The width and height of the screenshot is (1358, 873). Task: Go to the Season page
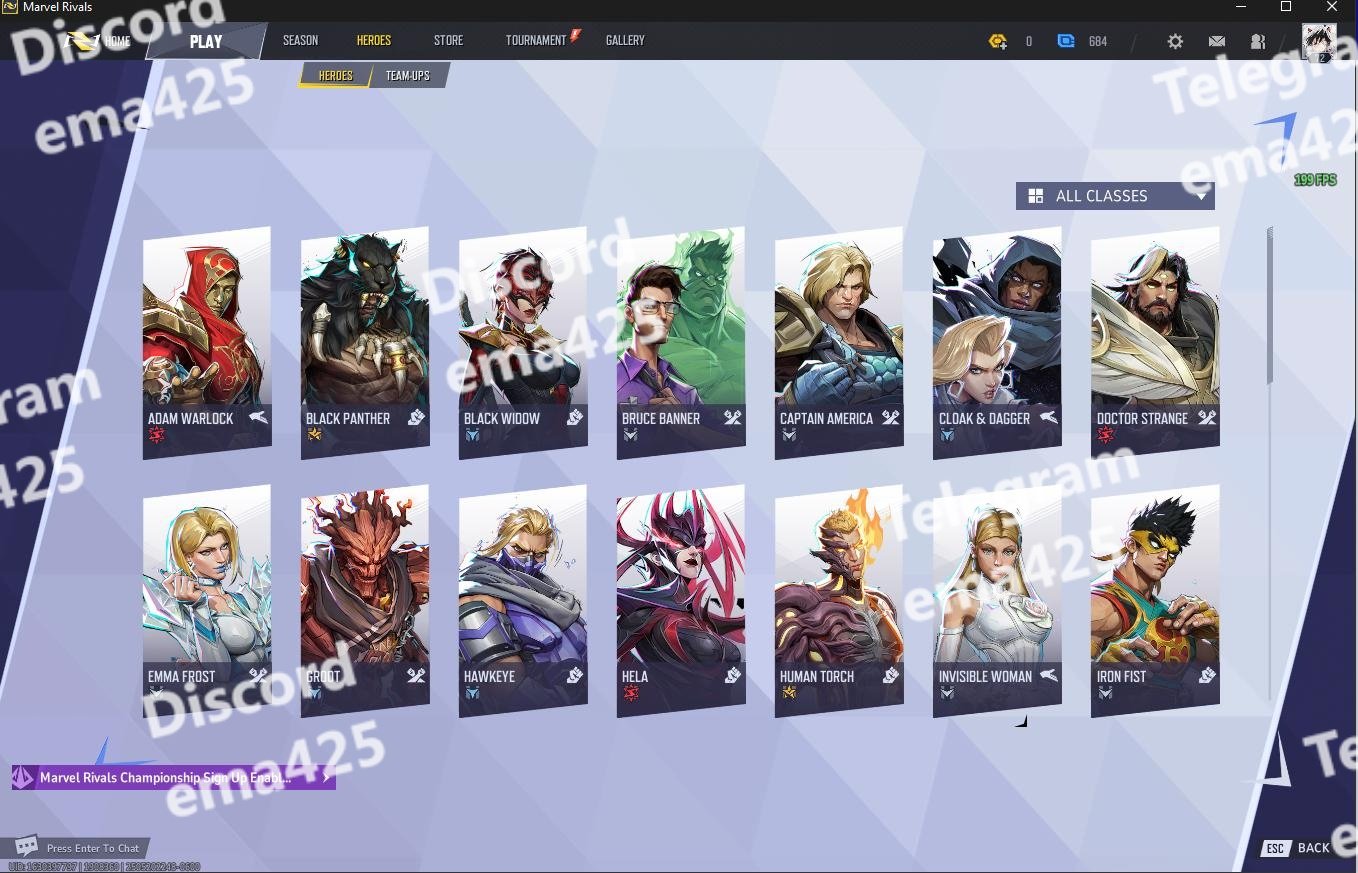tap(300, 40)
